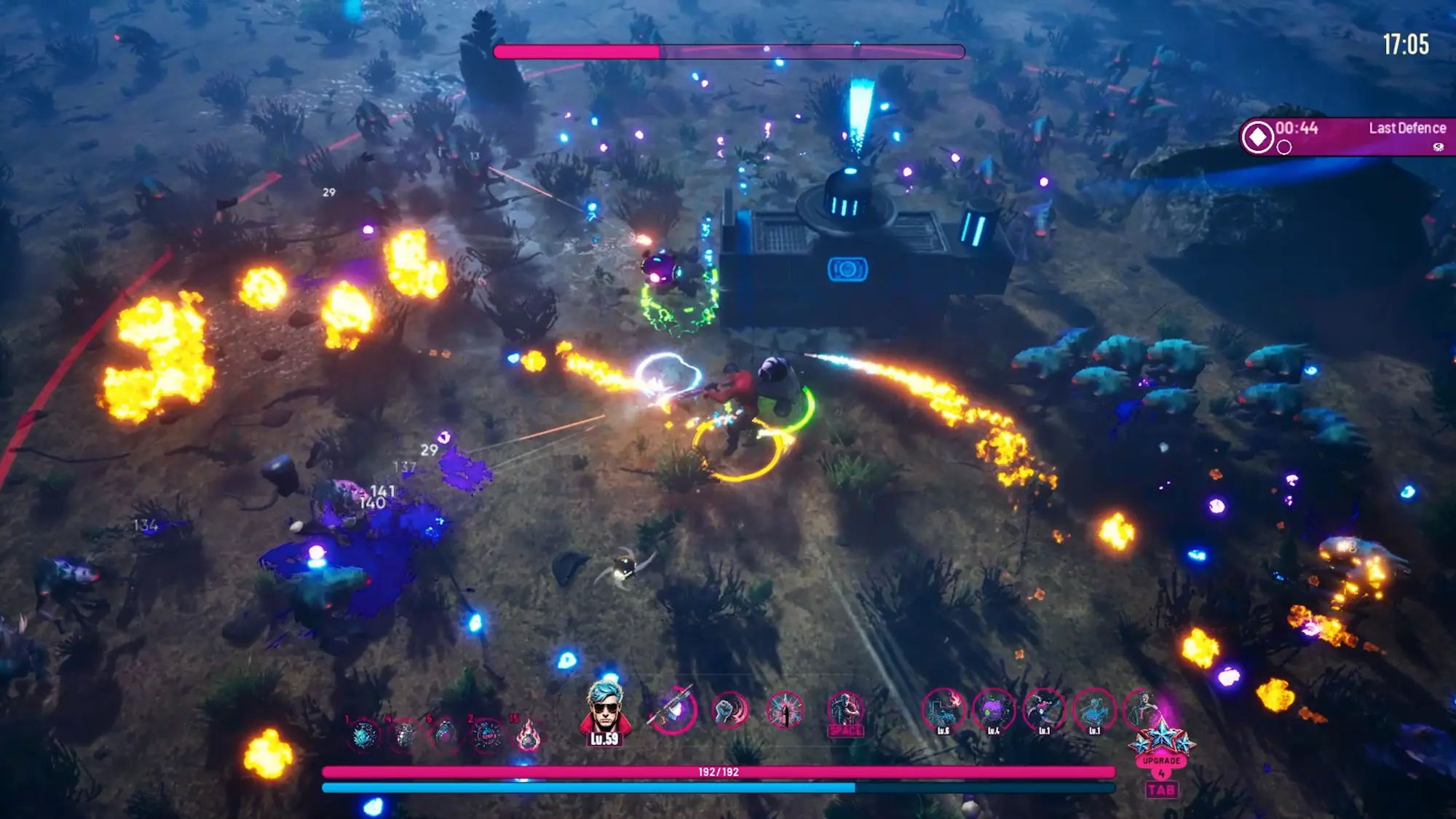Select the rifle weapon icon

[x=673, y=710]
